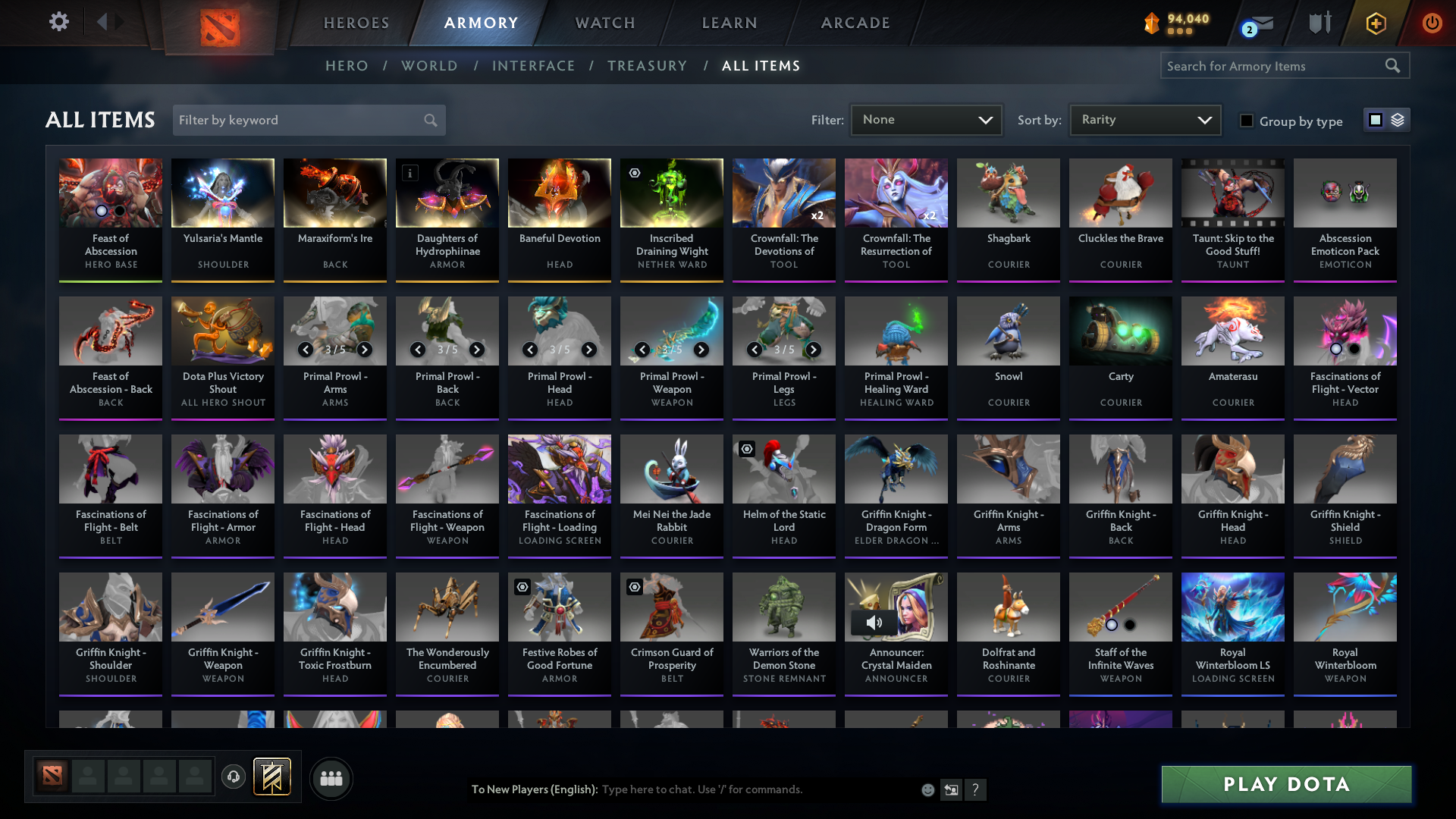Select the second style dot on Feast of Abscession

(x=120, y=212)
